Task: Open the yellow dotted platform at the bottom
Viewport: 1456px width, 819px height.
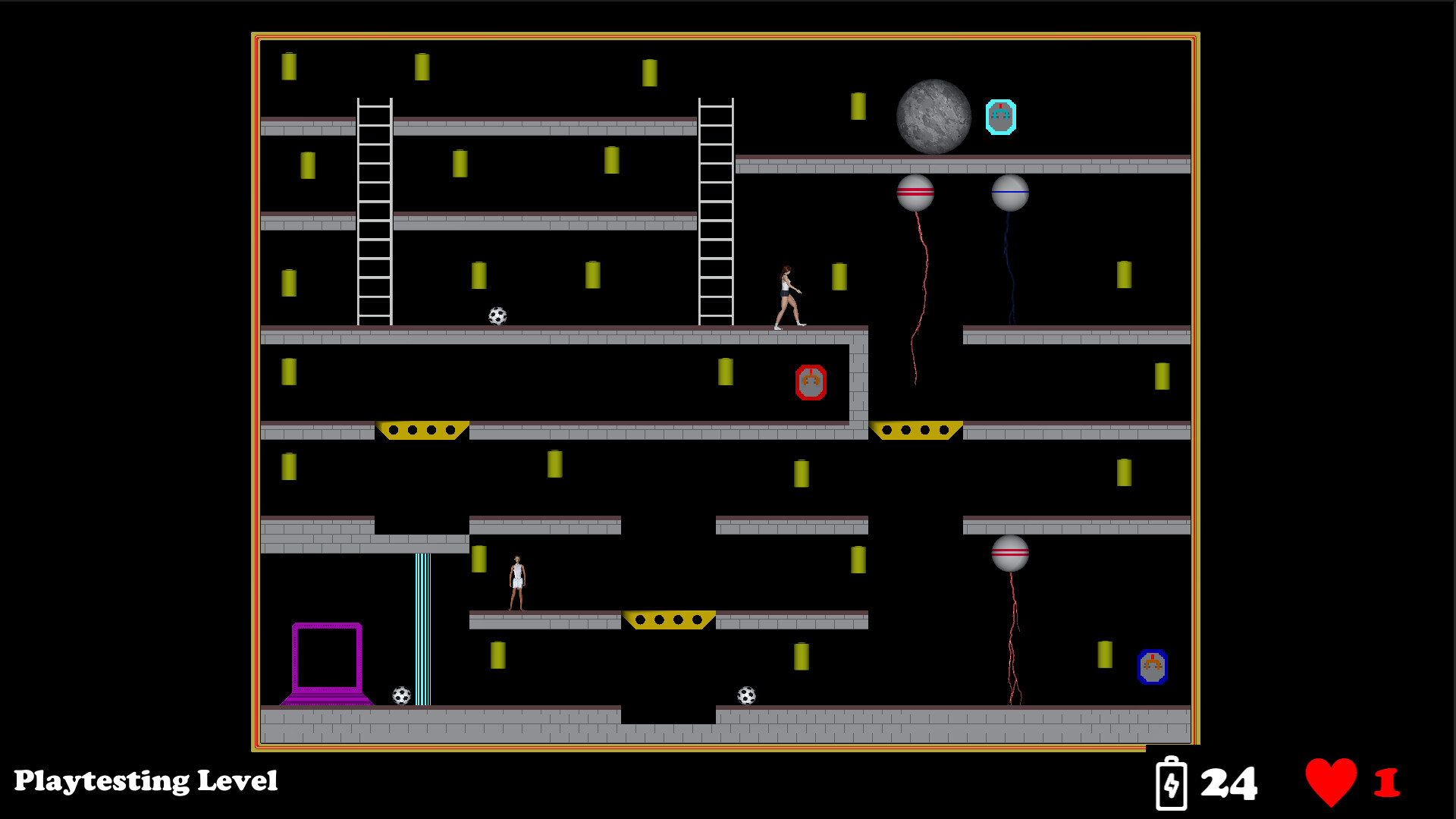Action: point(668,618)
